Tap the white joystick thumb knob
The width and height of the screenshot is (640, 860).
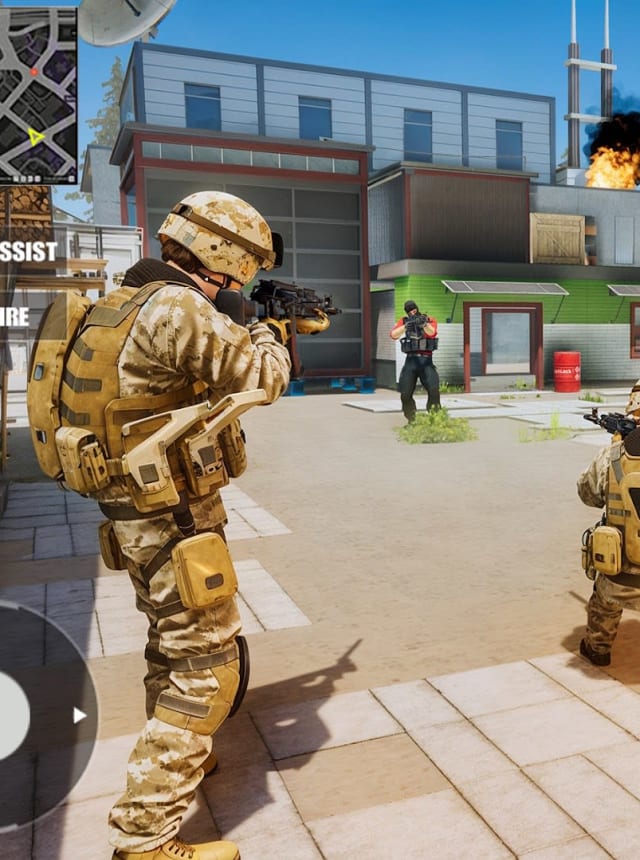point(11,715)
